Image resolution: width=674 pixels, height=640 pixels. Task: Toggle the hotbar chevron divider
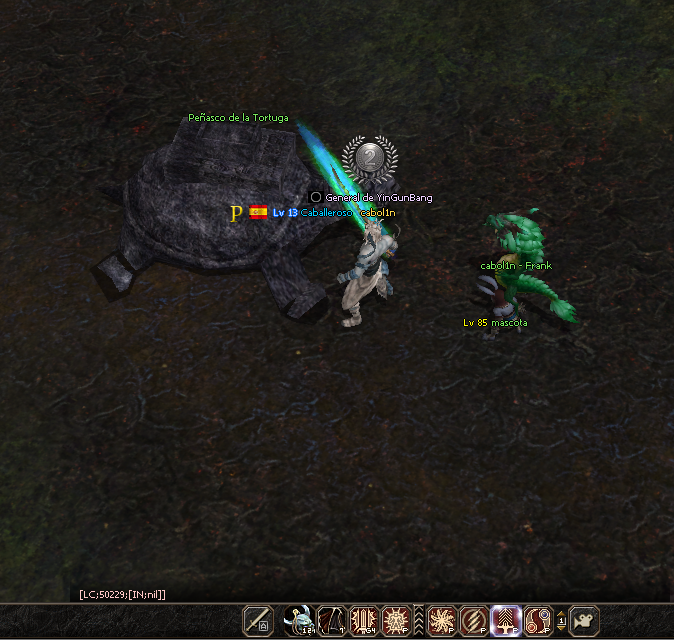pos(419,620)
